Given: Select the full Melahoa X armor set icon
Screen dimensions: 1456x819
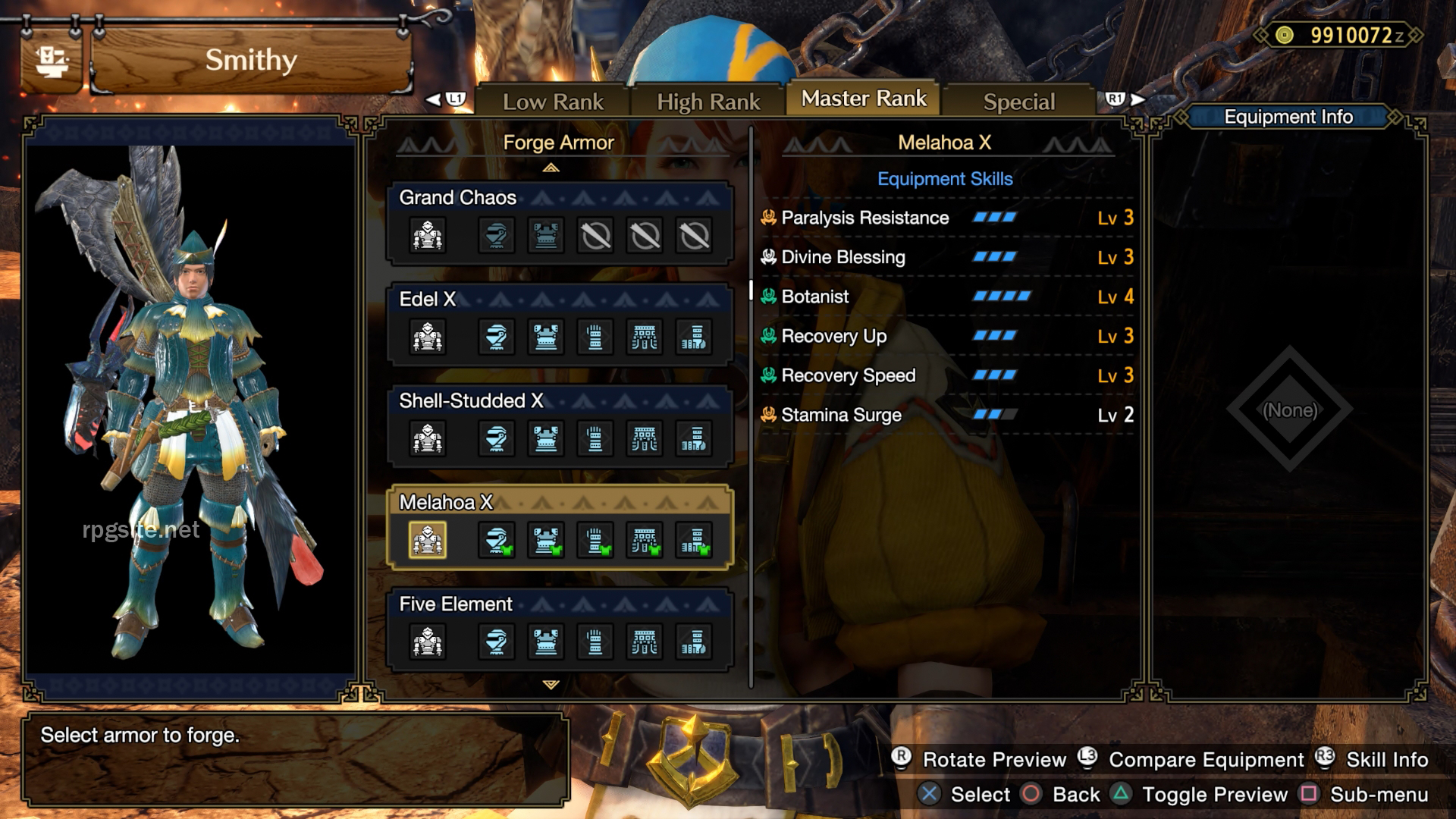Looking at the screenshot, I should 428,540.
